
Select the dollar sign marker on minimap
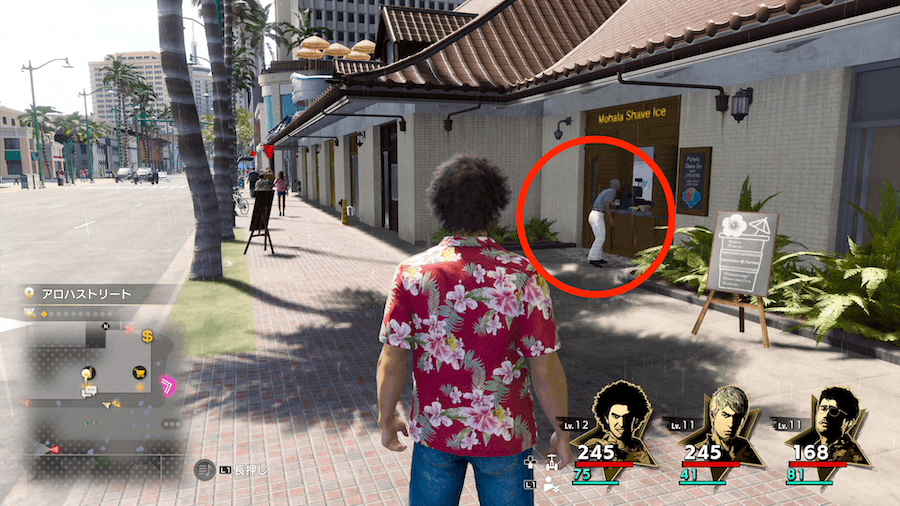[147, 335]
